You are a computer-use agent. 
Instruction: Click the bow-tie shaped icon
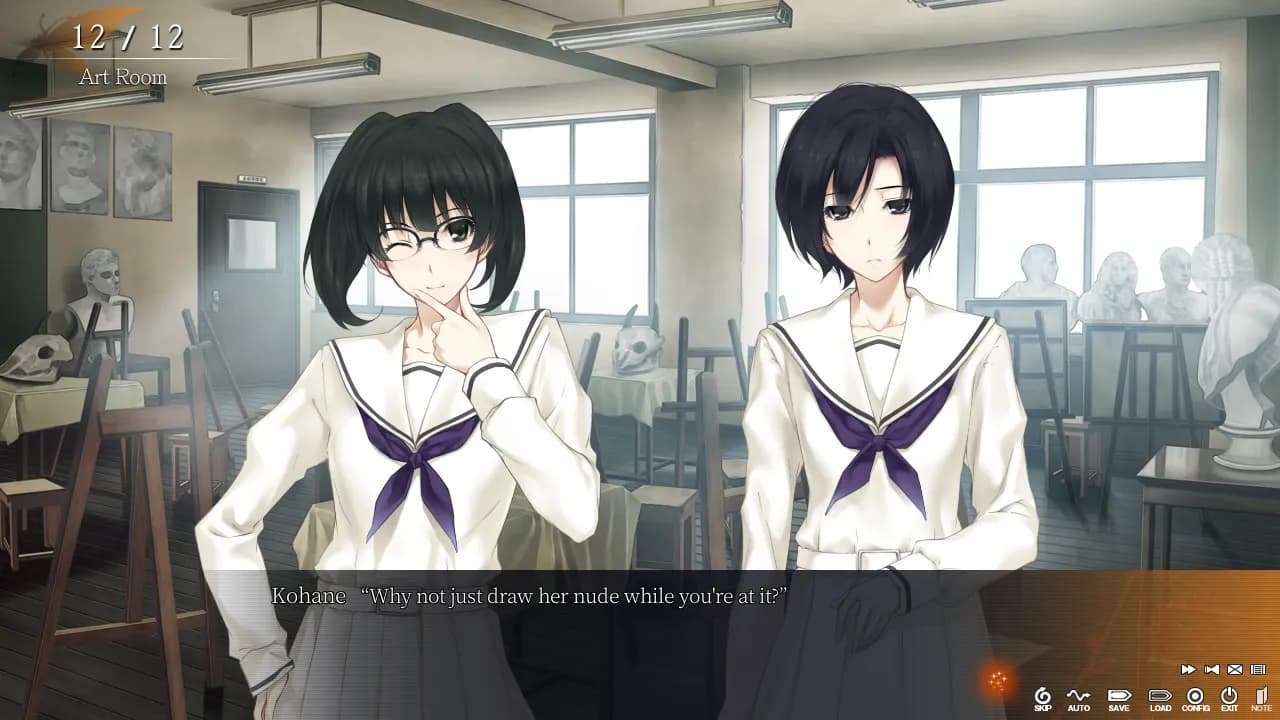coord(1212,669)
